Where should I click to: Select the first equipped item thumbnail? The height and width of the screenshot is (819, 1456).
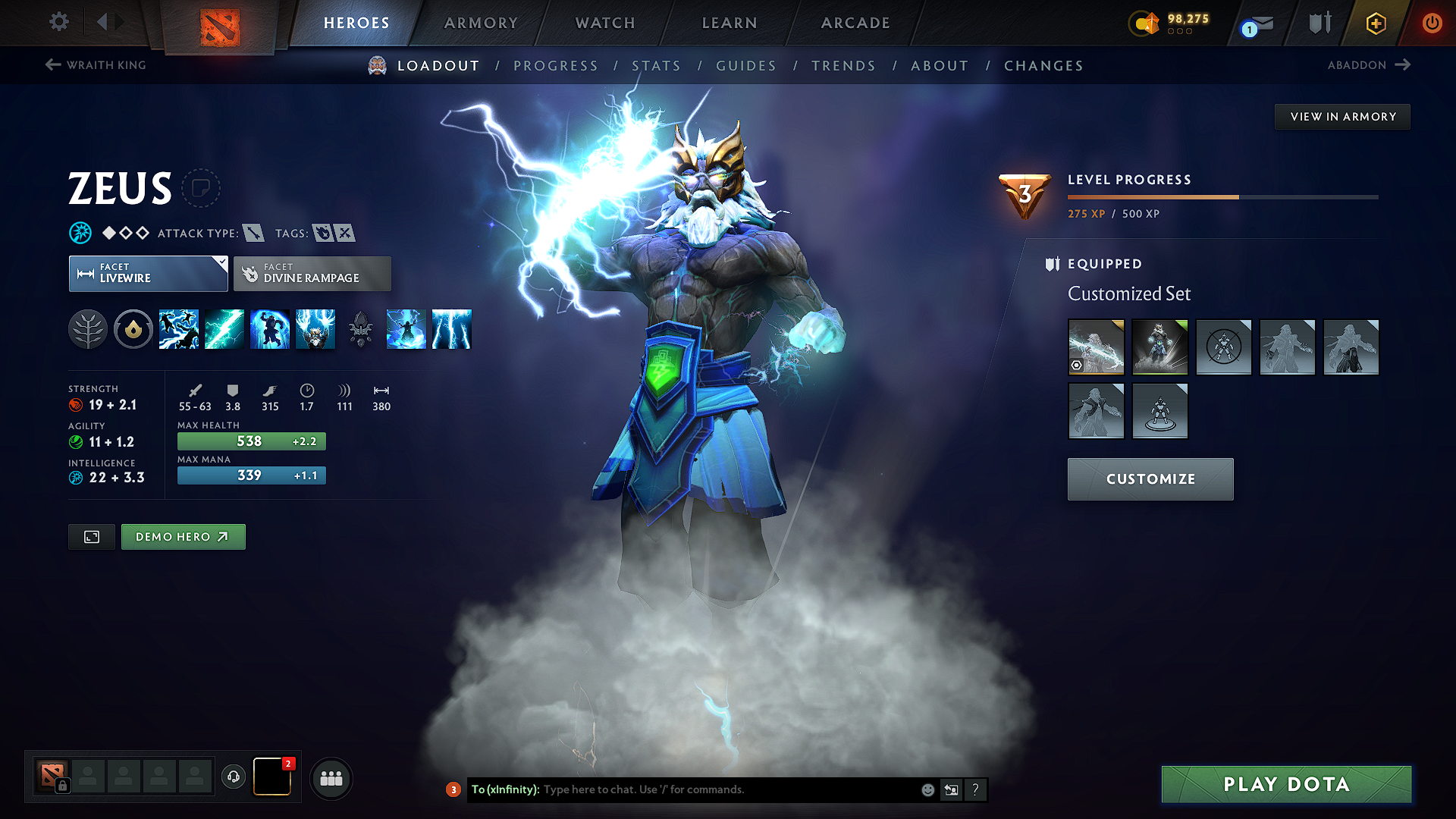pyautogui.click(x=1097, y=347)
